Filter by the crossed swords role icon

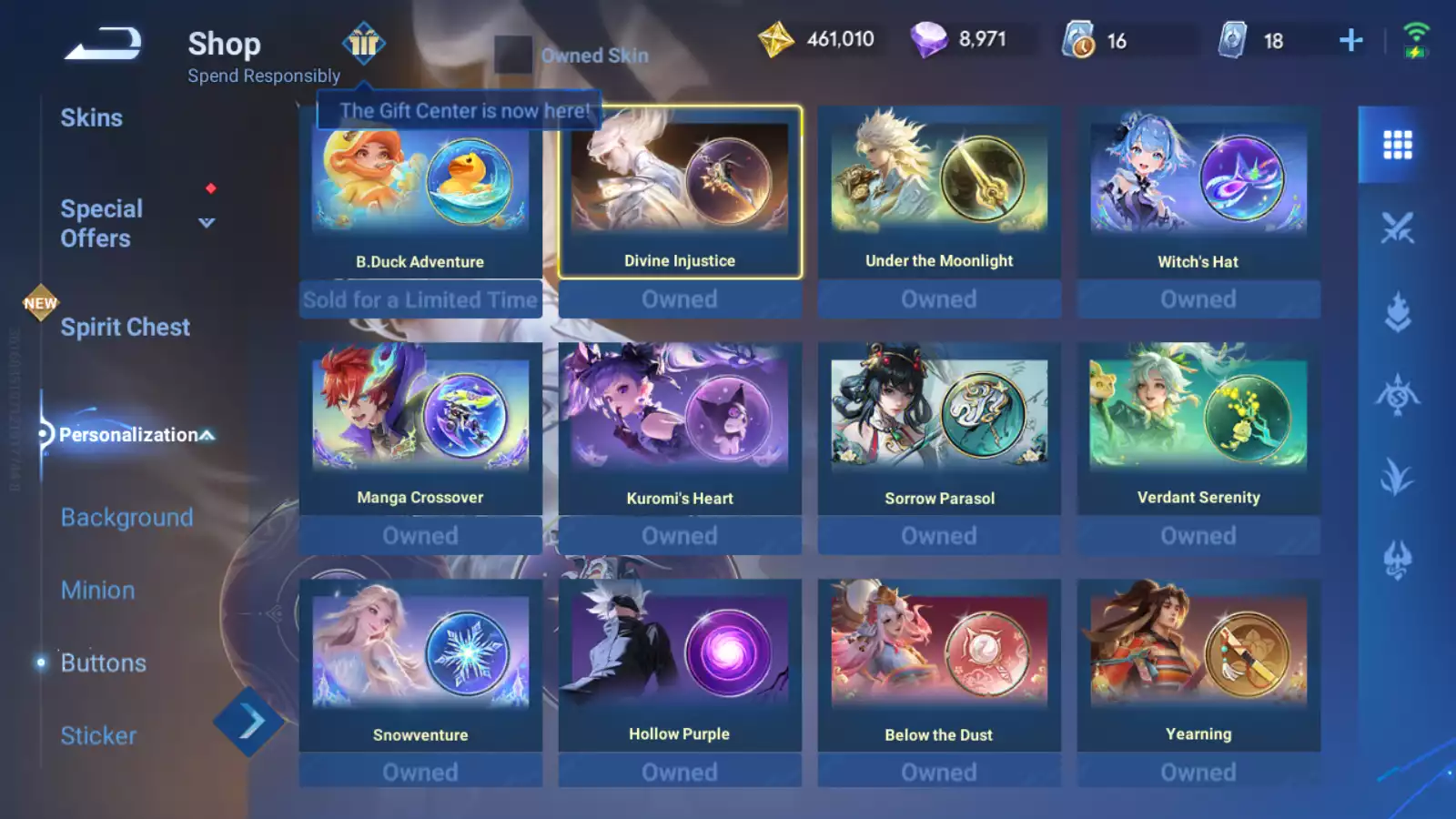click(x=1397, y=228)
